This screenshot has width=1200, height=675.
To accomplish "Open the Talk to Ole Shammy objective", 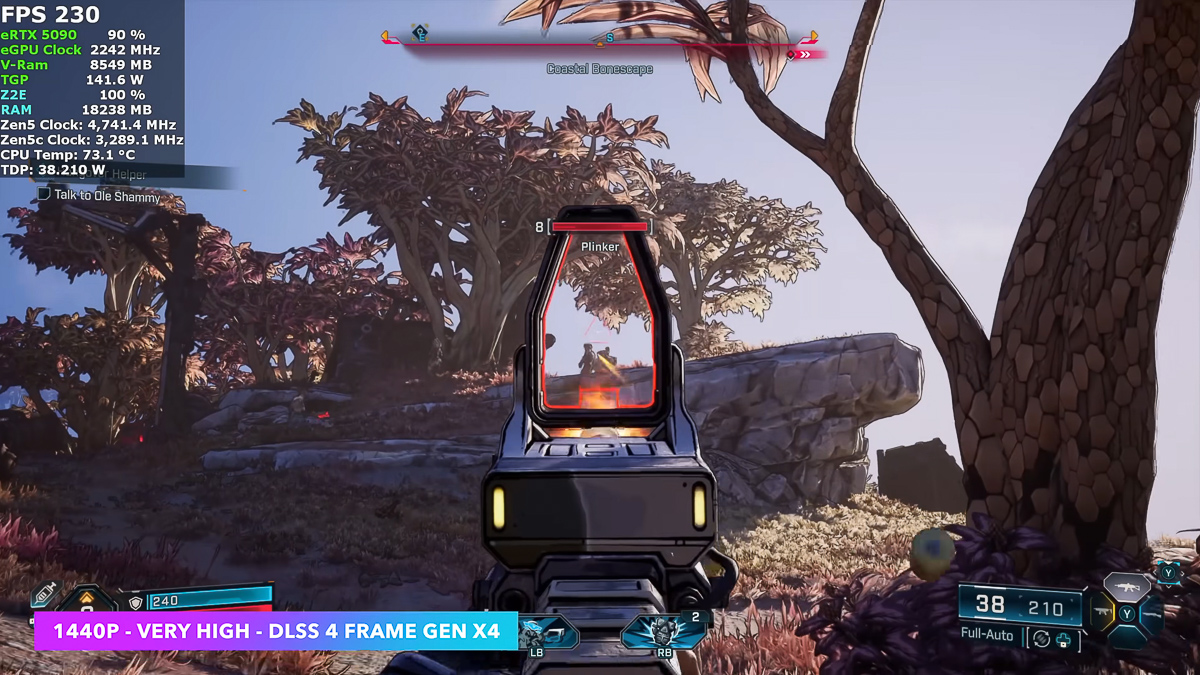I will click(107, 197).
